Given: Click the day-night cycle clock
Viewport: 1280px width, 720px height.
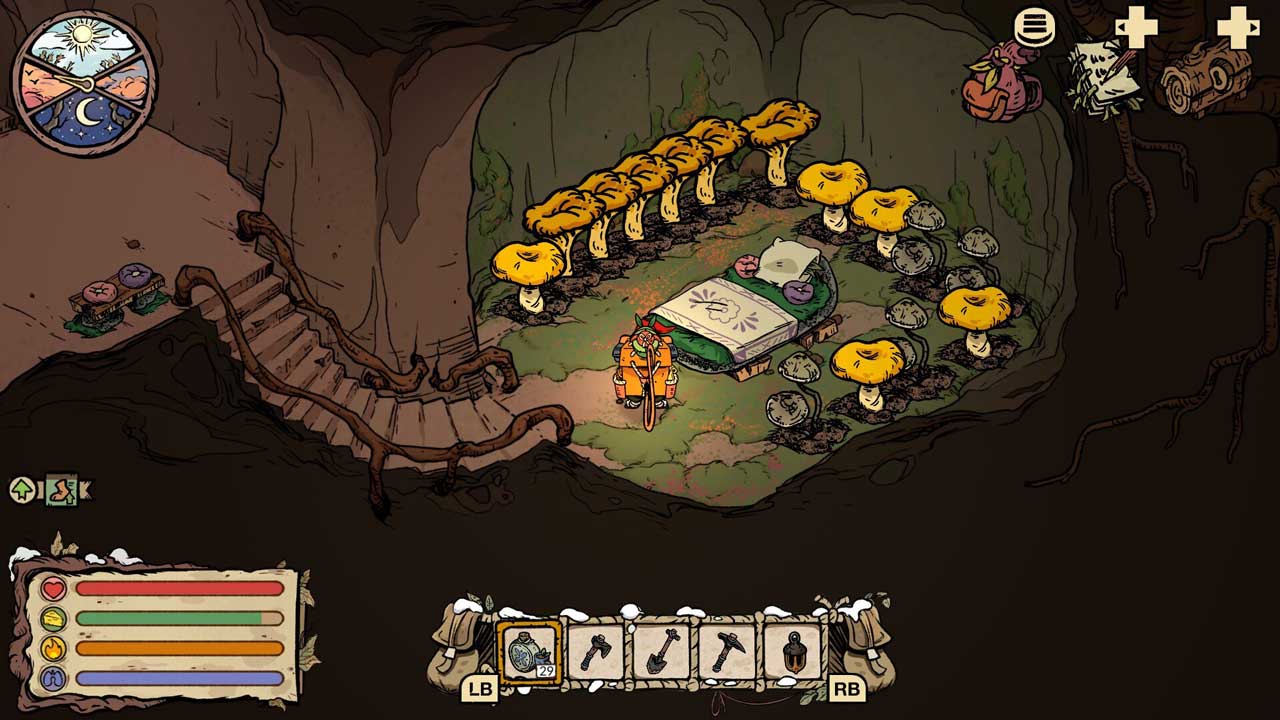Looking at the screenshot, I should tap(83, 82).
